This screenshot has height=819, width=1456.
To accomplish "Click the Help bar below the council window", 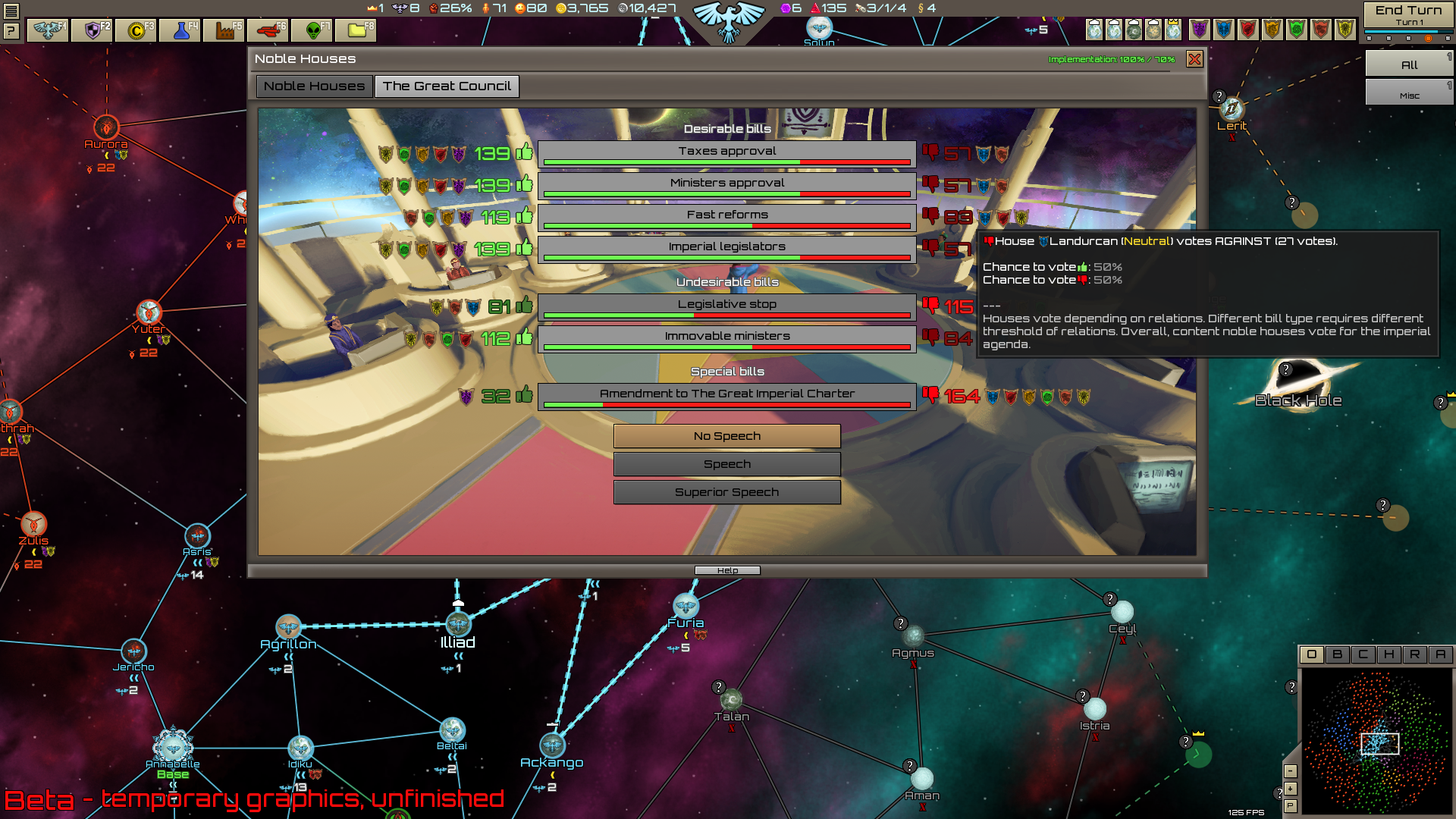I will click(x=726, y=570).
